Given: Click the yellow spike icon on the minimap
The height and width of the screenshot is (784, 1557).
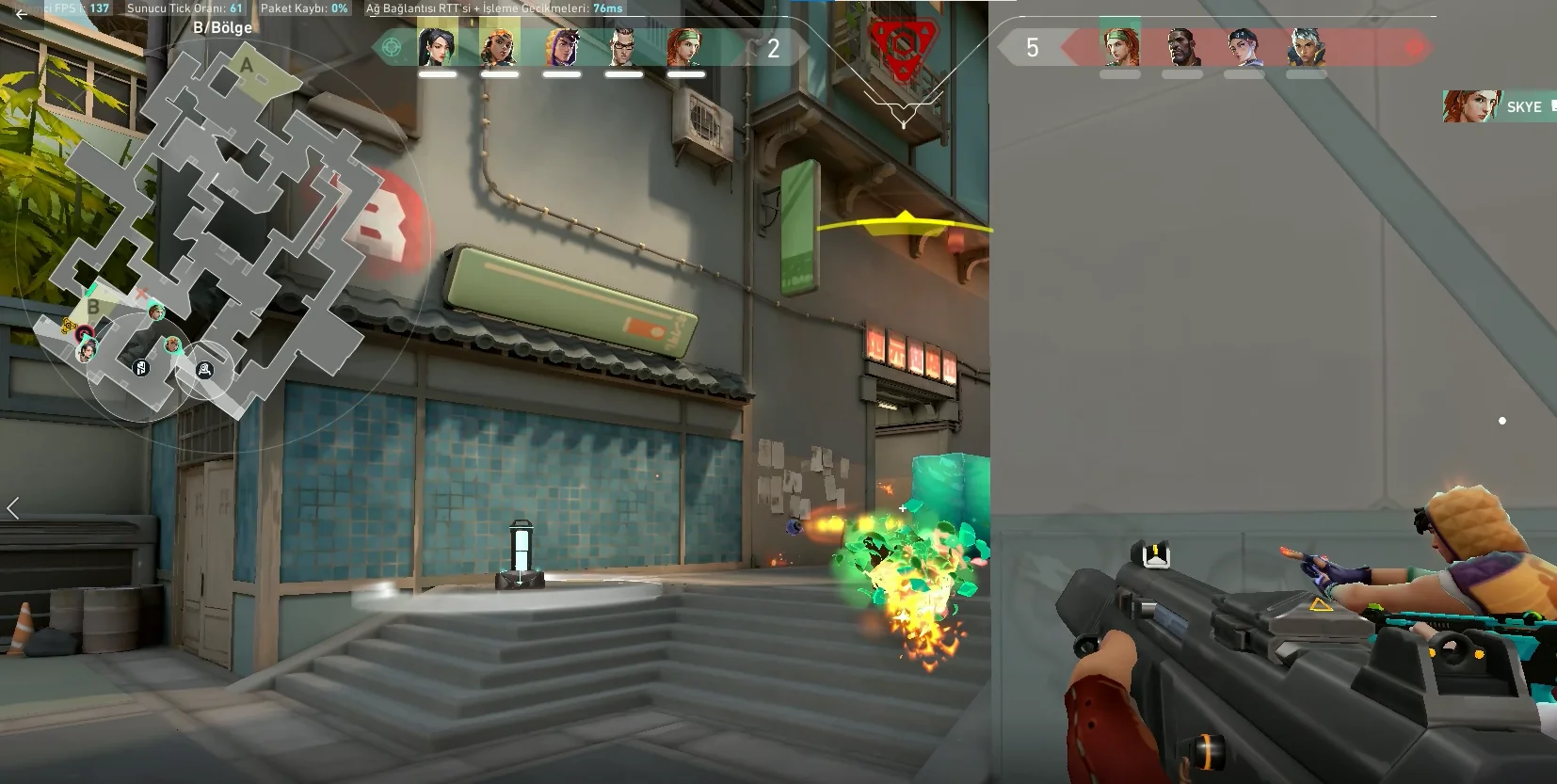Looking at the screenshot, I should (x=69, y=327).
